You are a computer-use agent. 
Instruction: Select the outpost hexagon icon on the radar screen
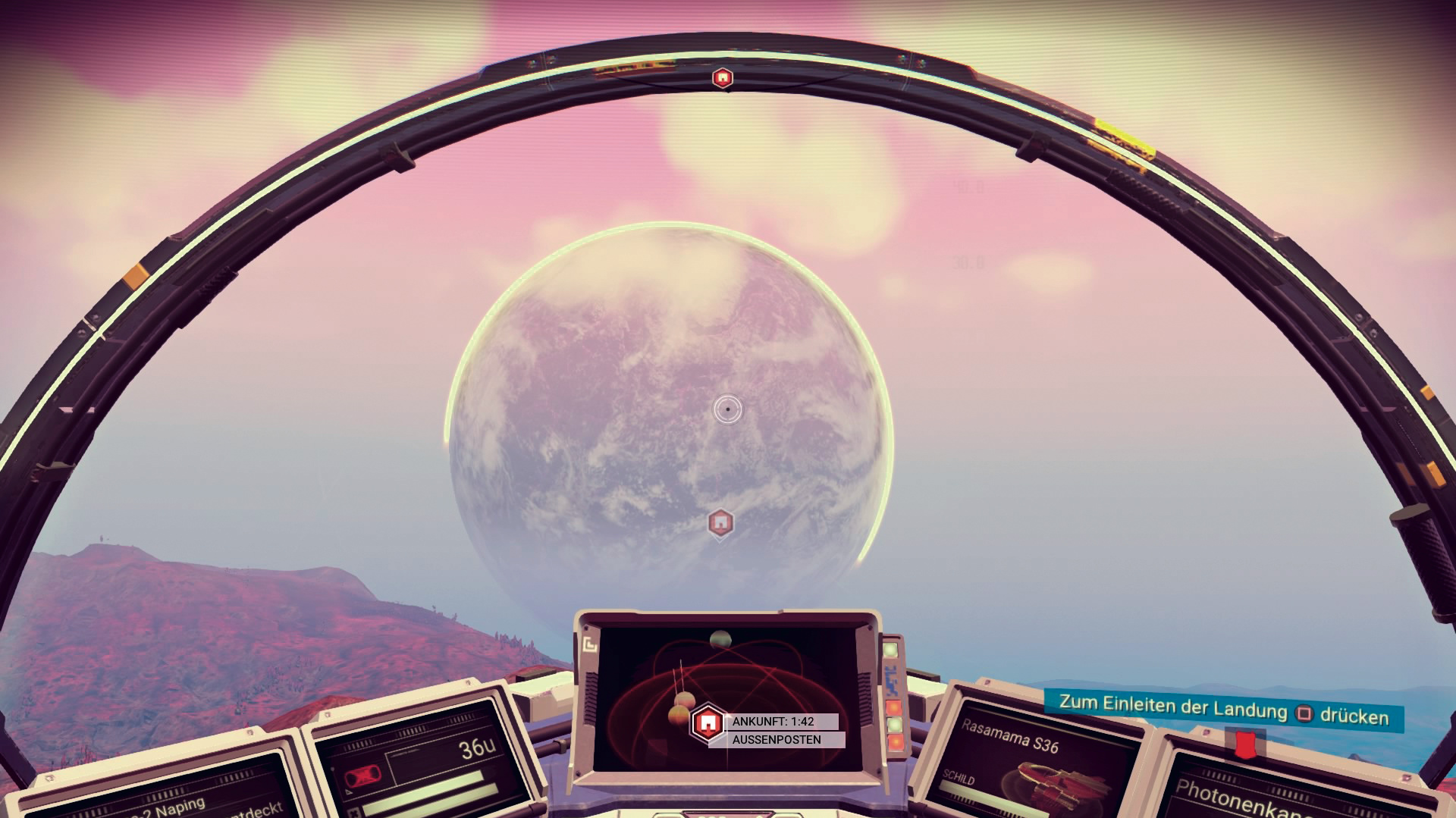tap(708, 723)
